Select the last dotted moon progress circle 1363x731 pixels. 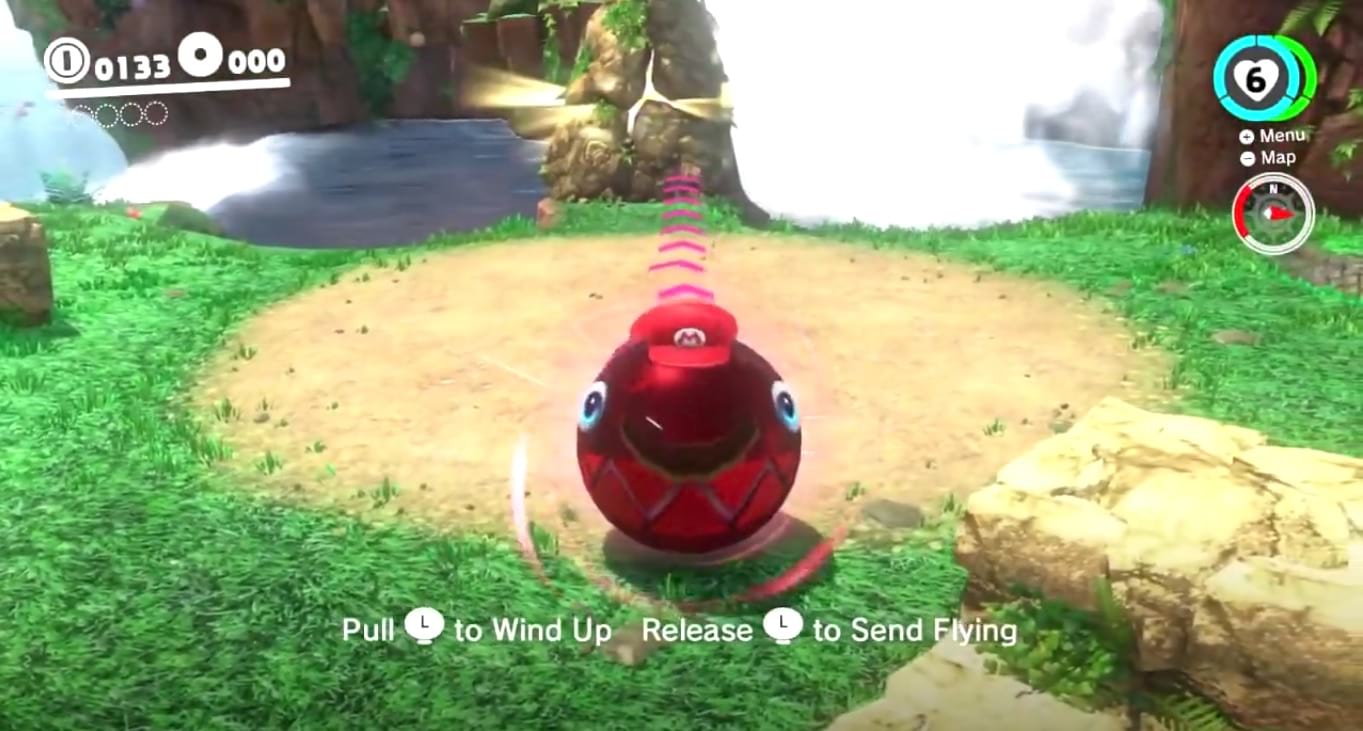(x=156, y=114)
